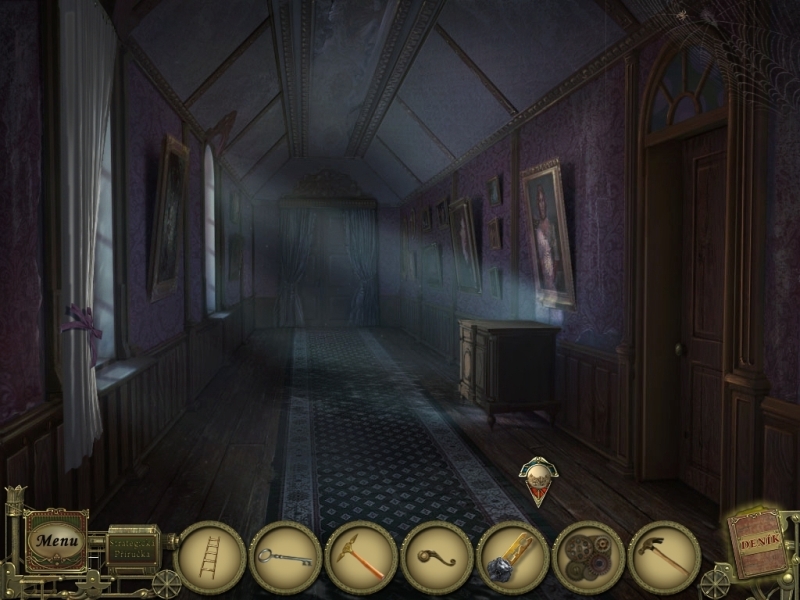Select the ladder in the inventory

tap(209, 558)
